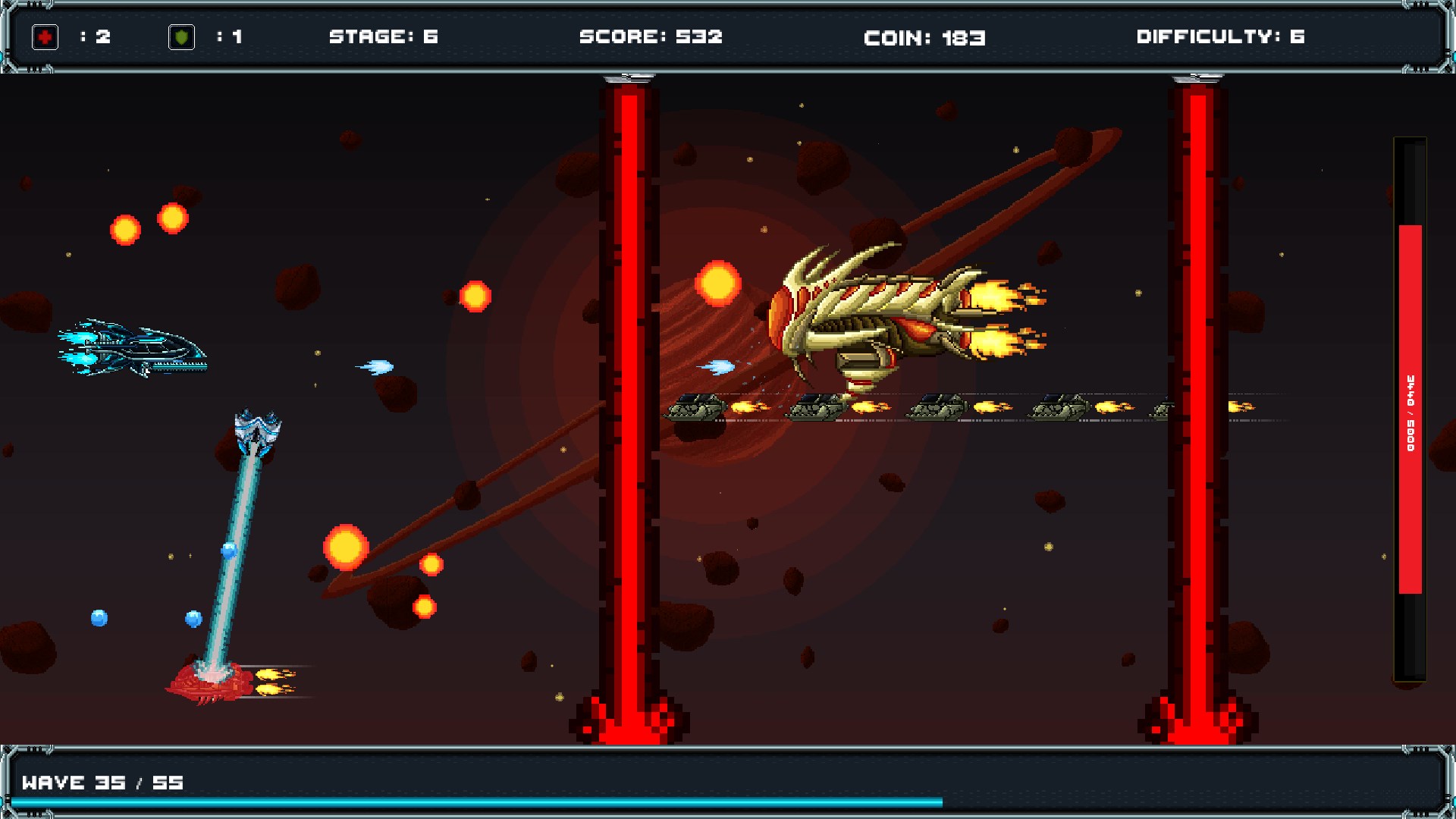Click the red health cross icon
Screen dimensions: 1456x819
[x=43, y=35]
